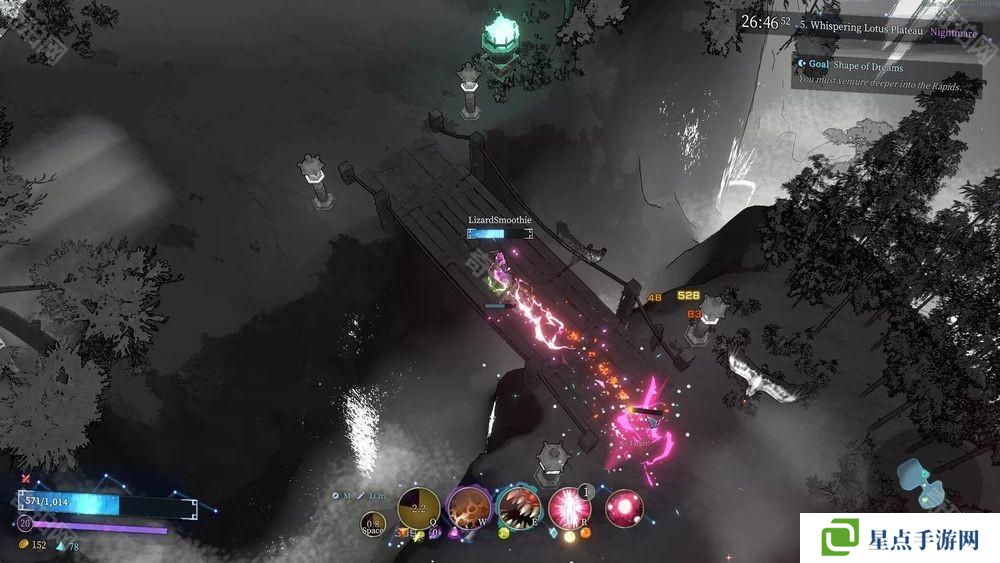Image resolution: width=1000 pixels, height=563 pixels.
Task: Cast the E fanged maw ability
Action: 518,508
